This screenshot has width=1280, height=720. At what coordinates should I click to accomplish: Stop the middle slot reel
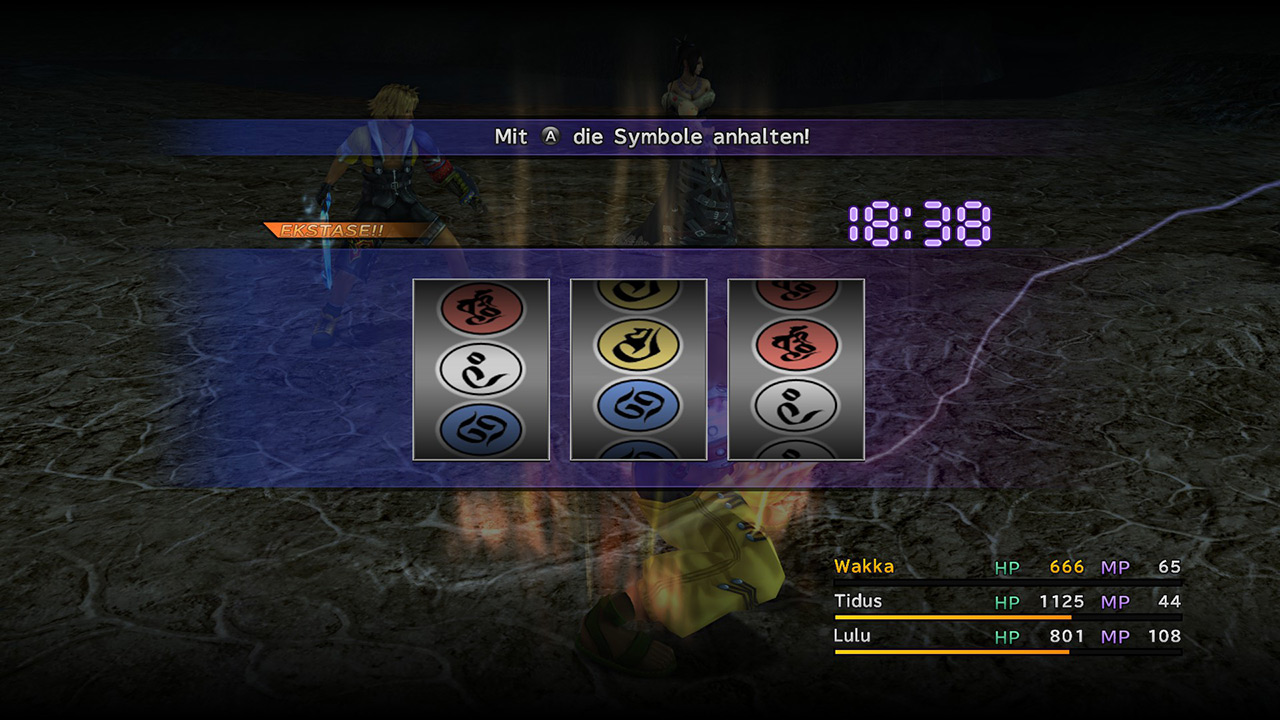638,369
